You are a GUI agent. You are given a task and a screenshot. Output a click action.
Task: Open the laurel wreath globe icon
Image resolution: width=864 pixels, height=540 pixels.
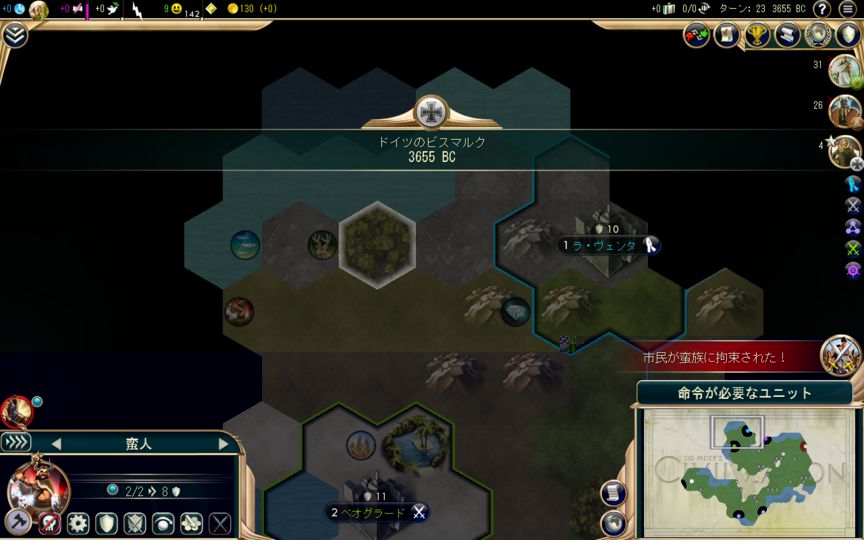(x=818, y=35)
